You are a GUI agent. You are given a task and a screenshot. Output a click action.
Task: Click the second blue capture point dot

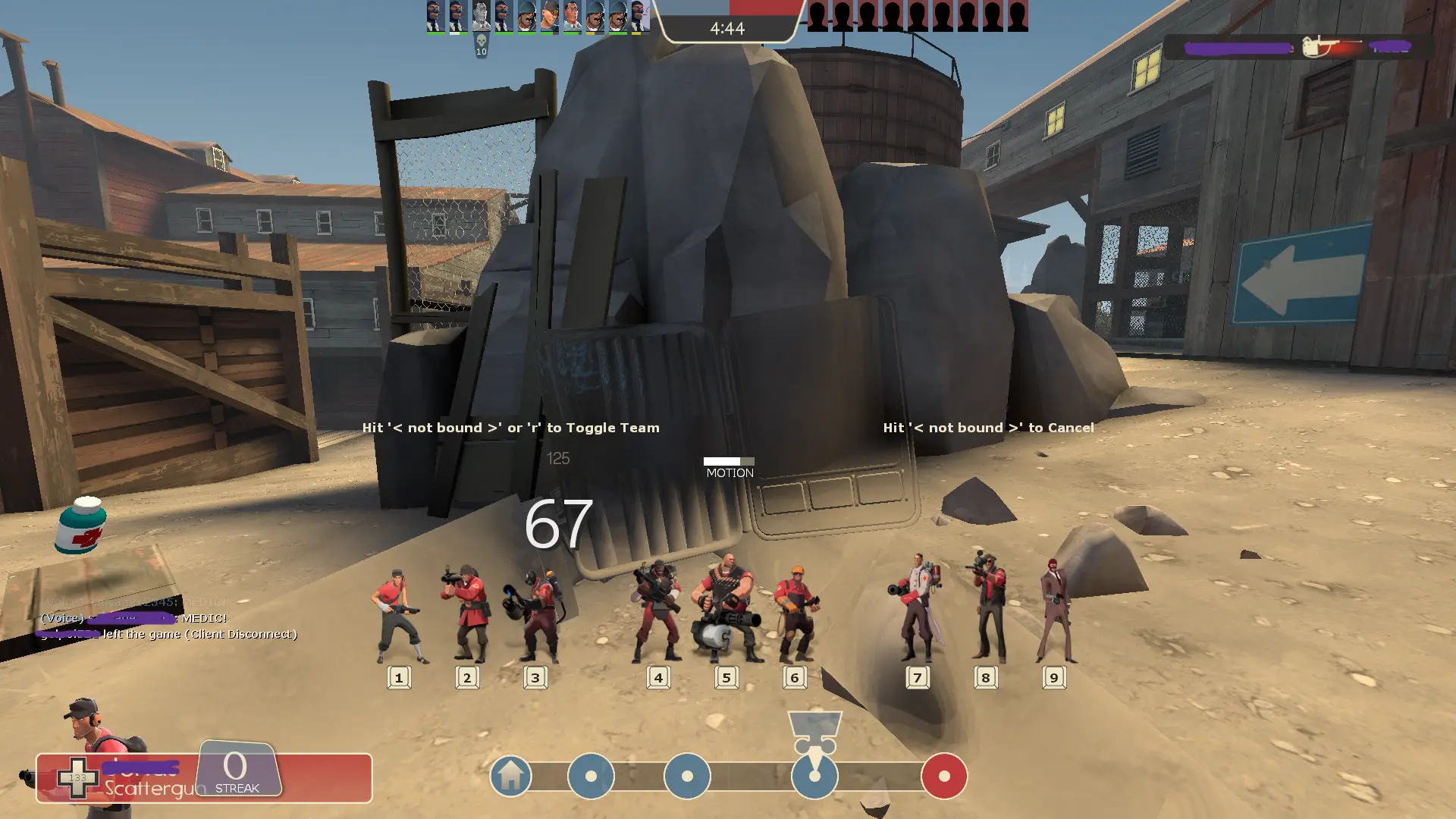click(689, 777)
